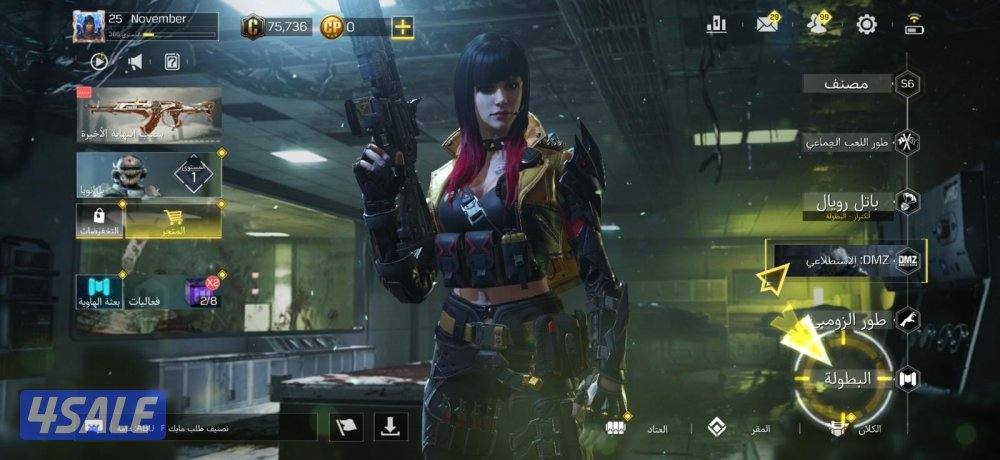
Task: Click the download arrow button
Action: [391, 427]
